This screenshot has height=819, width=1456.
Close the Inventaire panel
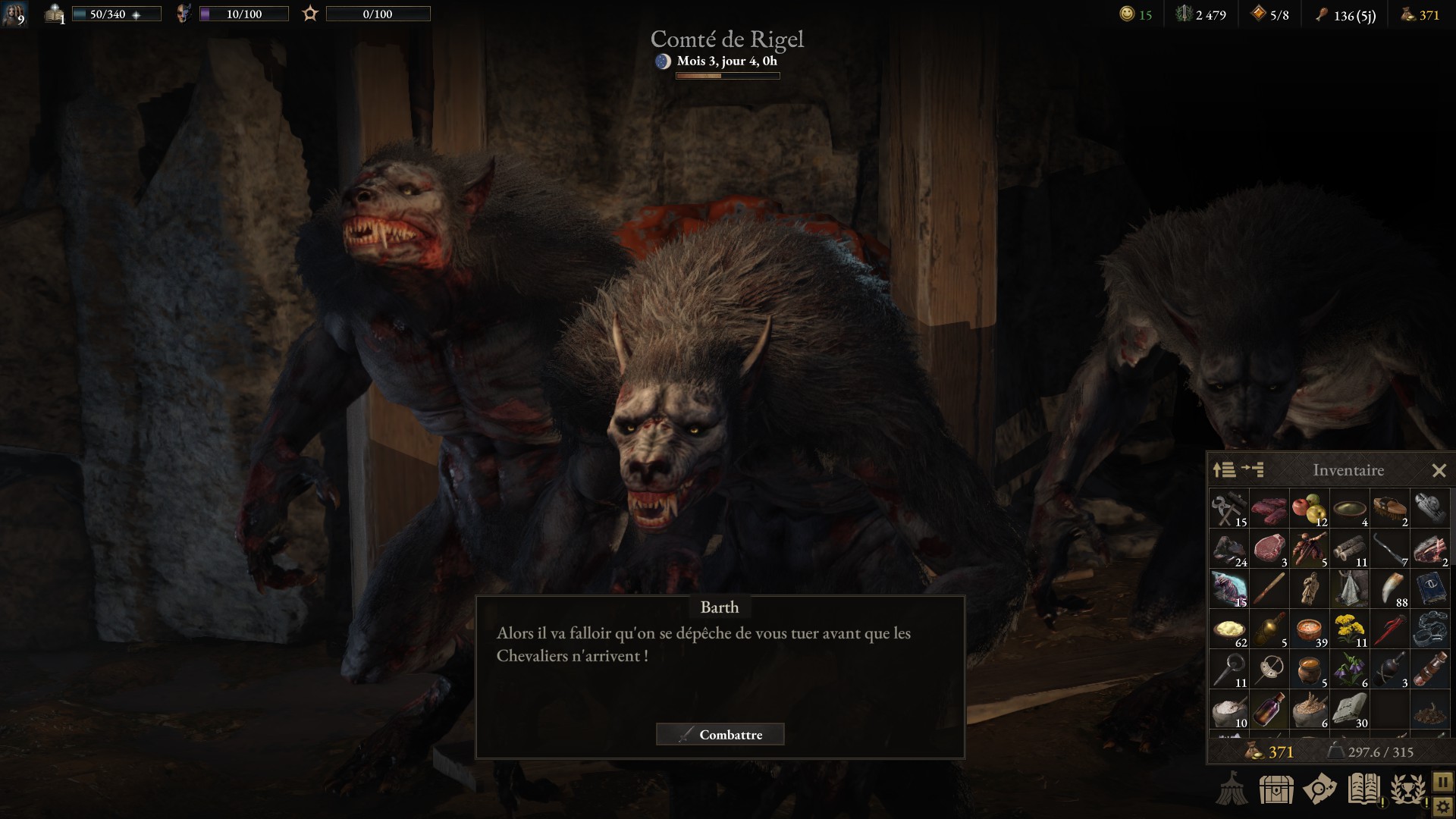point(1439,471)
